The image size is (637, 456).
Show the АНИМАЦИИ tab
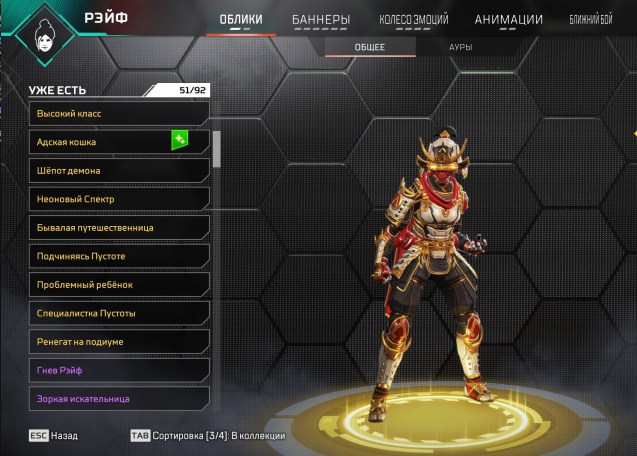pyautogui.click(x=509, y=19)
